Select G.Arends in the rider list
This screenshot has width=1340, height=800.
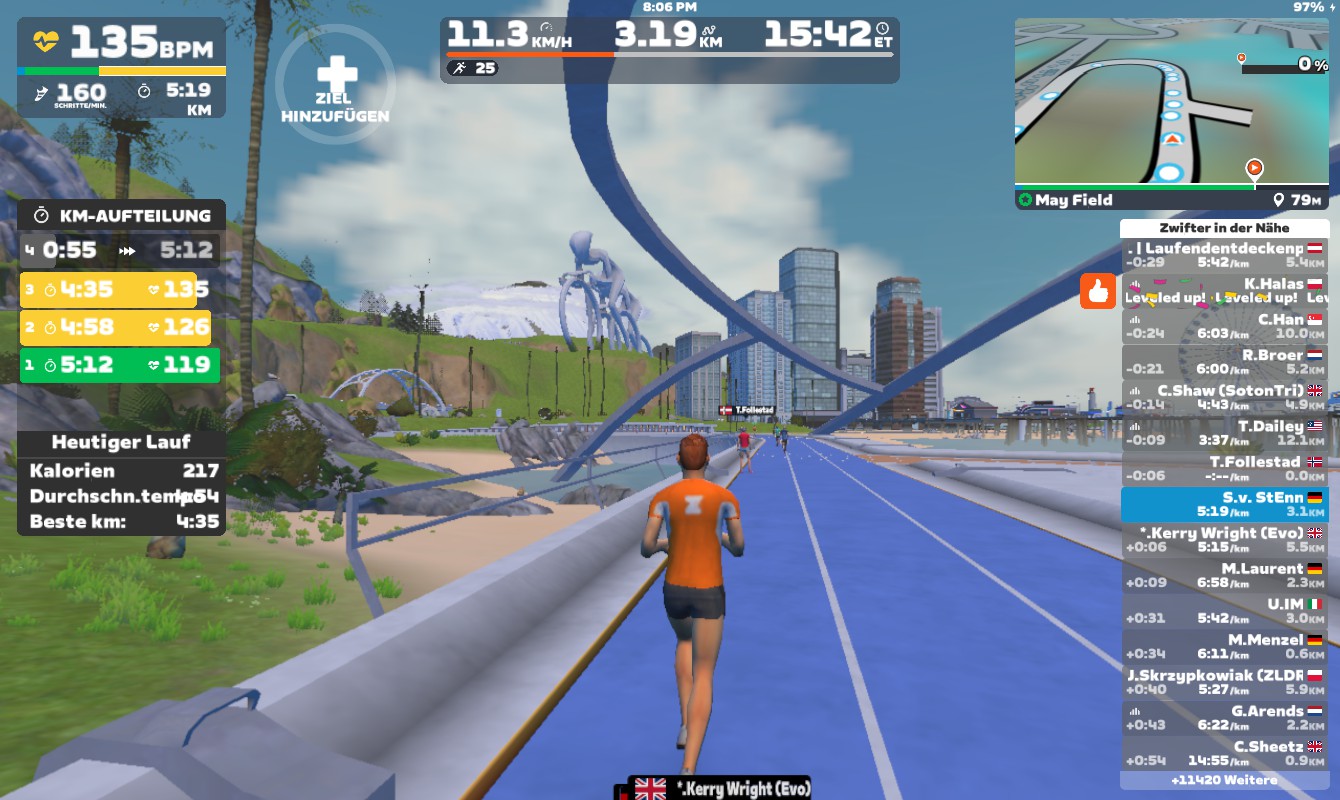click(x=1225, y=718)
